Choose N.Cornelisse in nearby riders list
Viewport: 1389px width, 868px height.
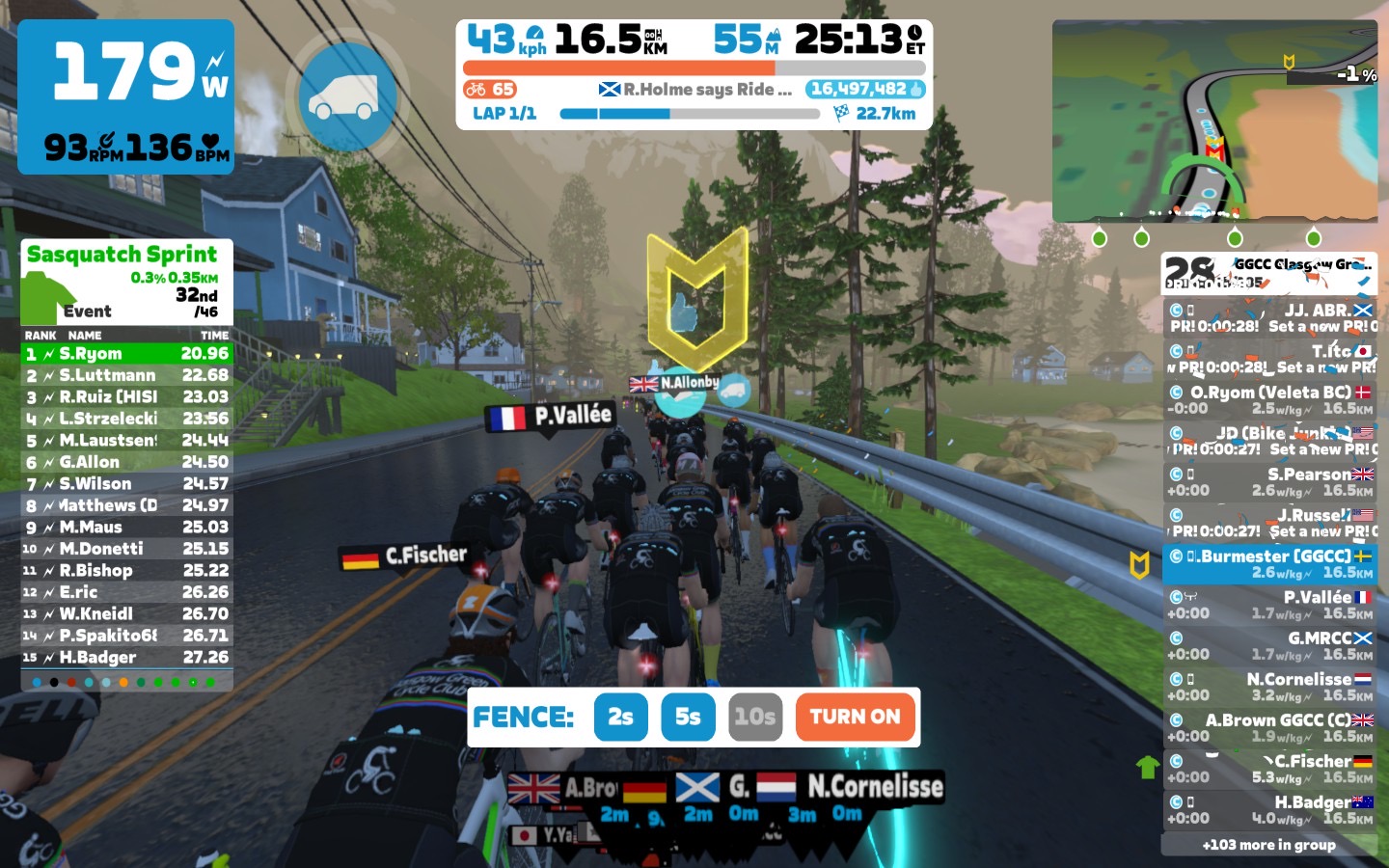[1268, 687]
